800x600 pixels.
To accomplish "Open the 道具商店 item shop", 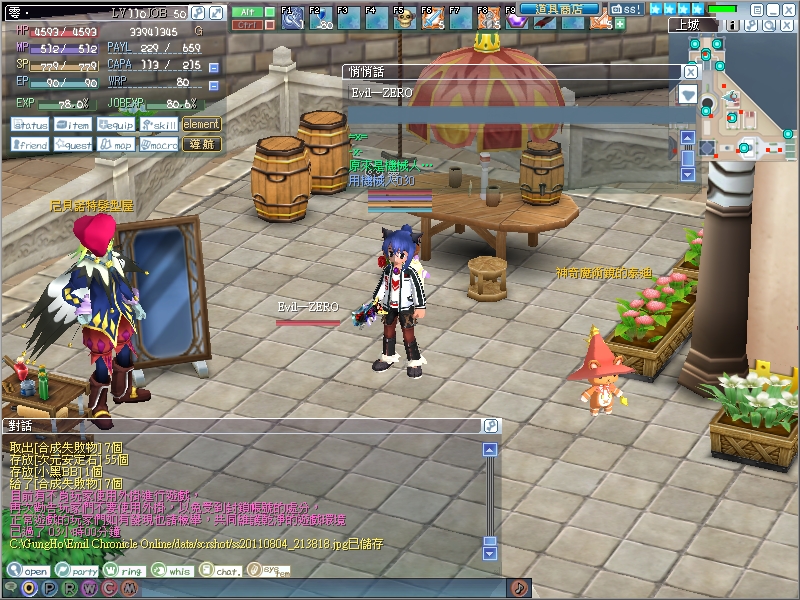I will tap(558, 9).
